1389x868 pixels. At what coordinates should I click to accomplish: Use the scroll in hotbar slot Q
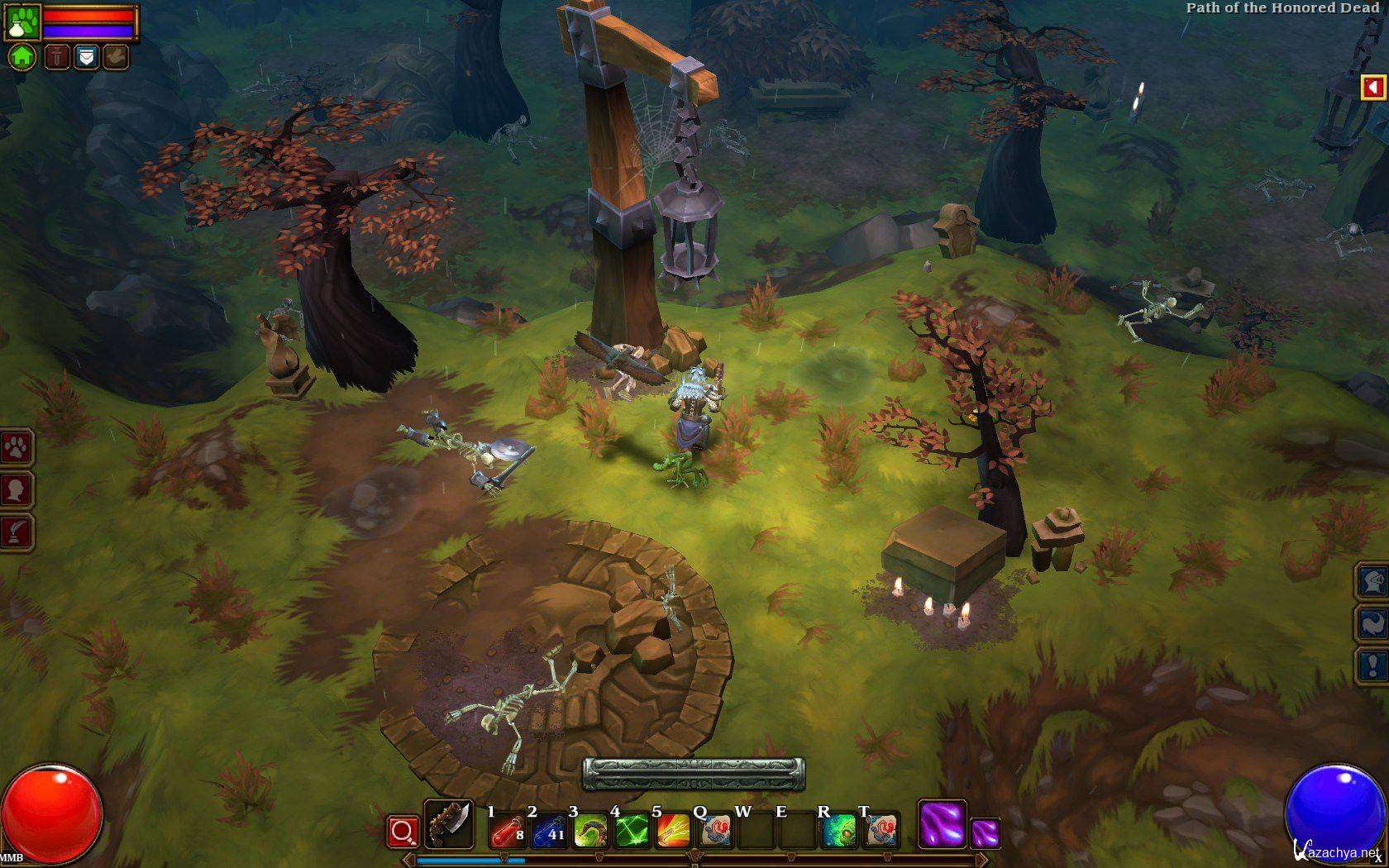[714, 830]
